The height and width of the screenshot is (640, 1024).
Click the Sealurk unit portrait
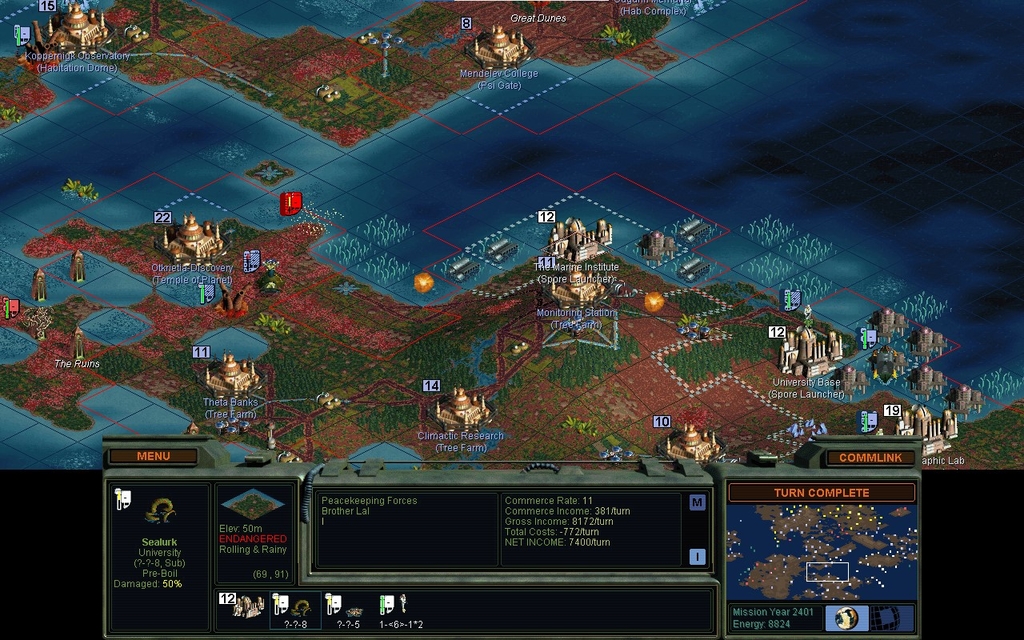coord(159,511)
